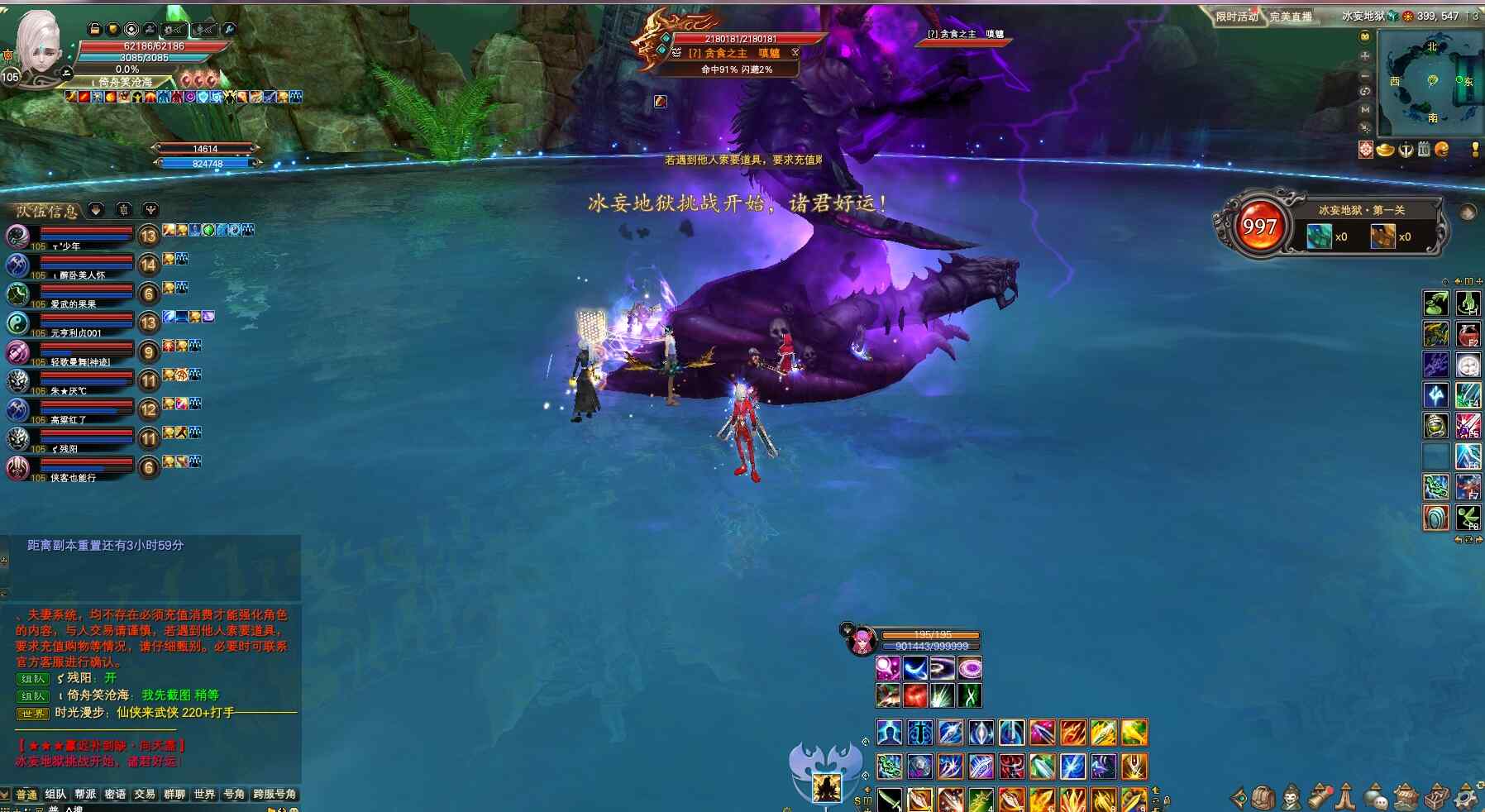The image size is (1485, 812).
Task: Open the world map with the M button
Action: [x=1365, y=109]
